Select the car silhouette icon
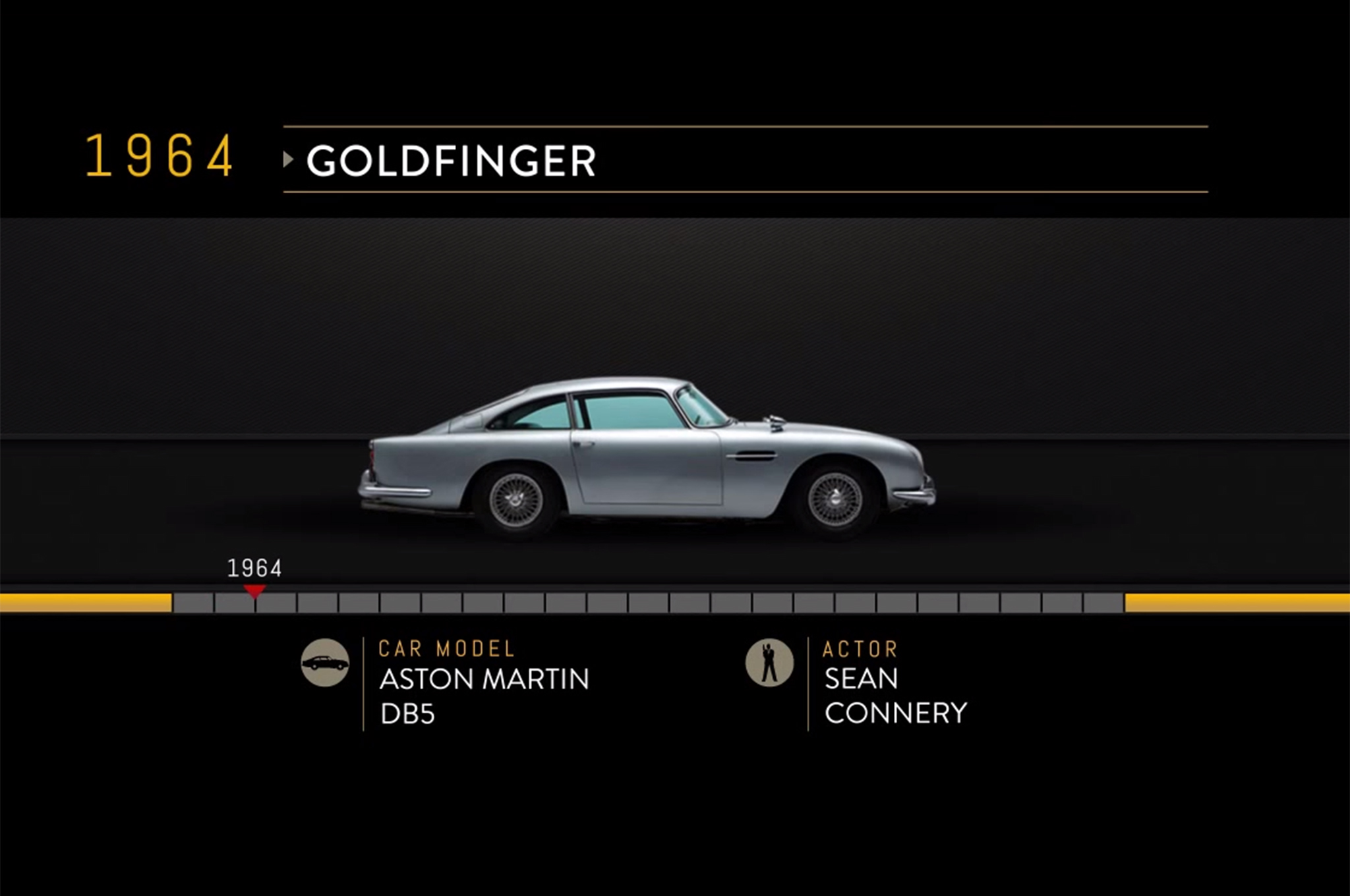Screen dimensions: 1350x896 [325, 663]
